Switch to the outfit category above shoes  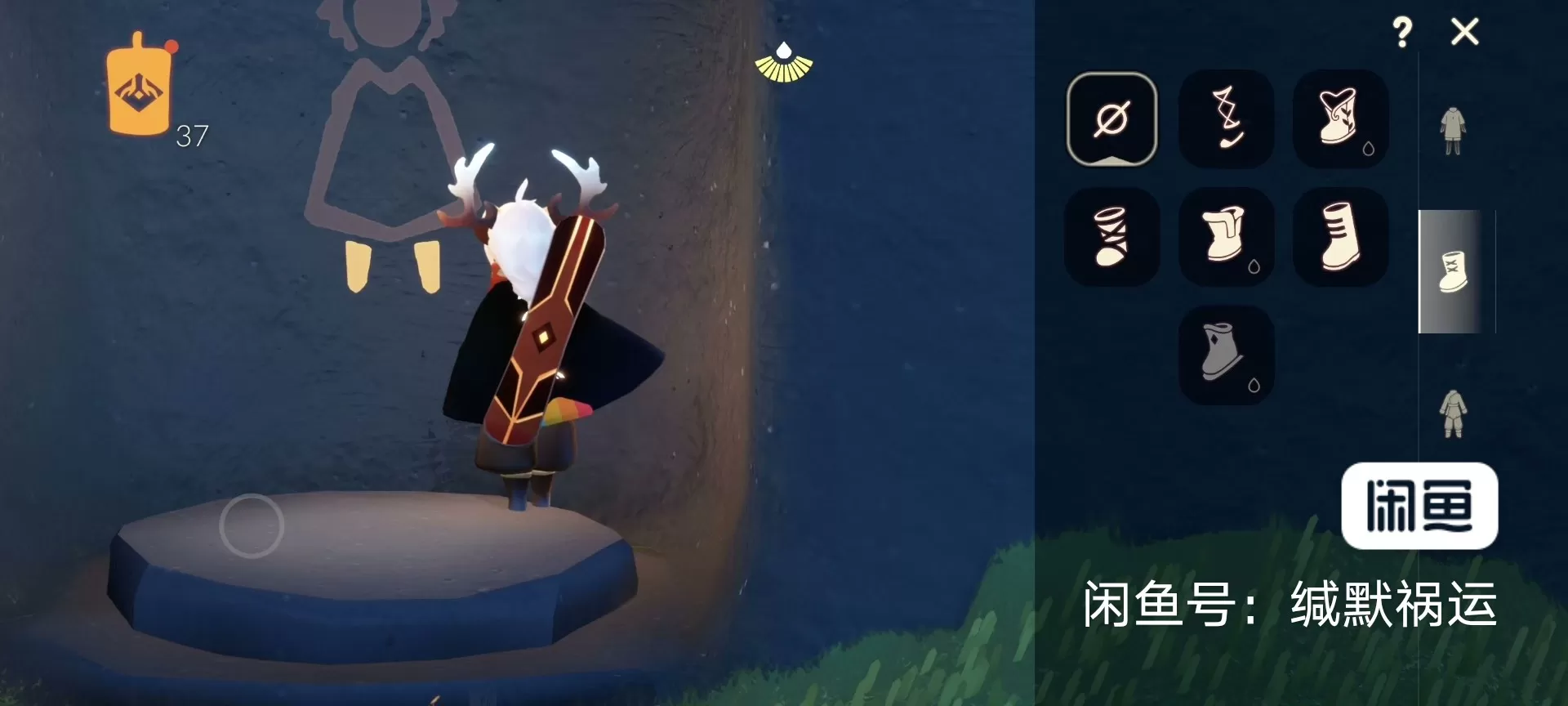pos(1452,131)
